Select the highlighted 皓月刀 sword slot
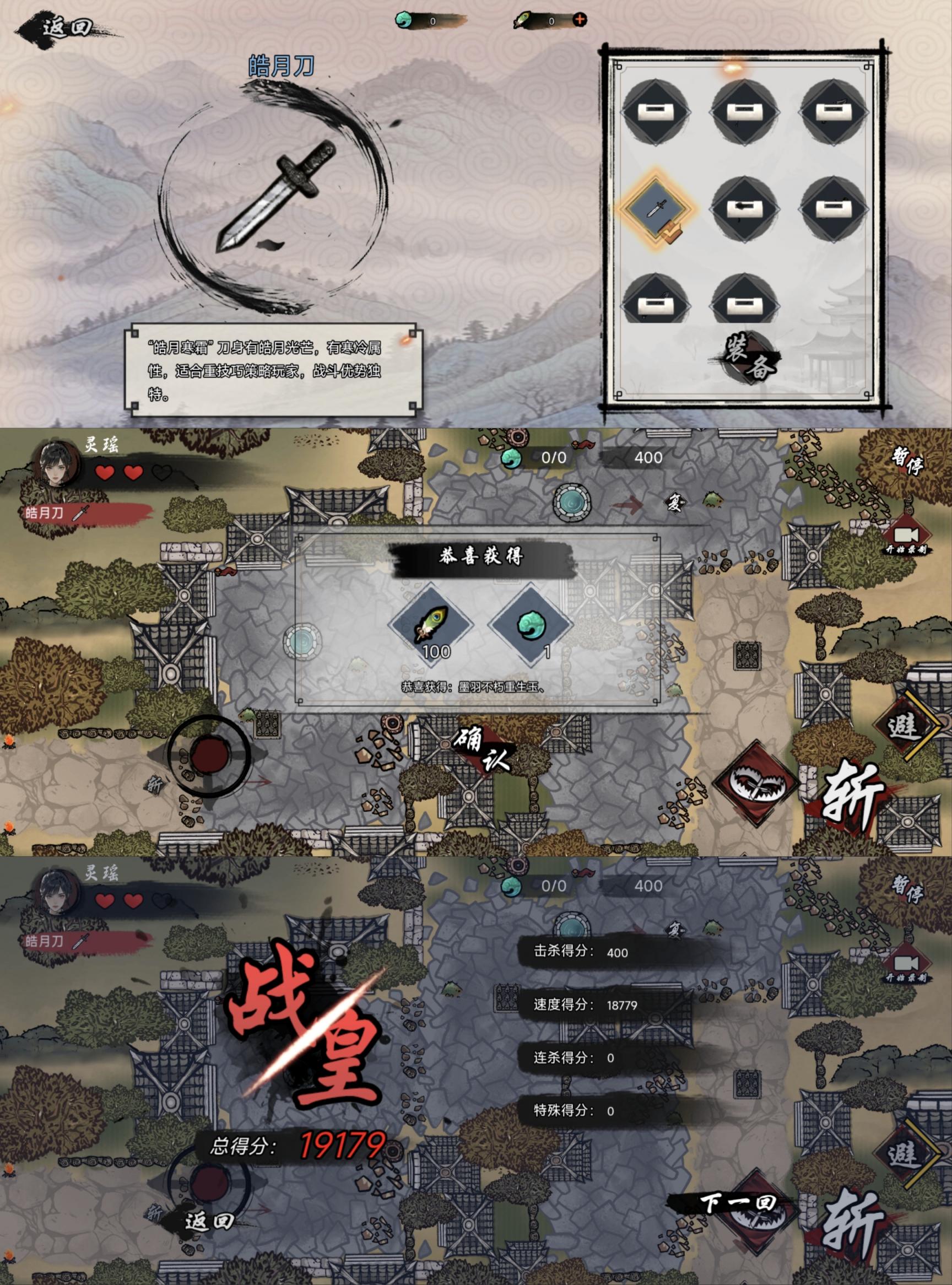The image size is (952, 1285). [x=656, y=207]
